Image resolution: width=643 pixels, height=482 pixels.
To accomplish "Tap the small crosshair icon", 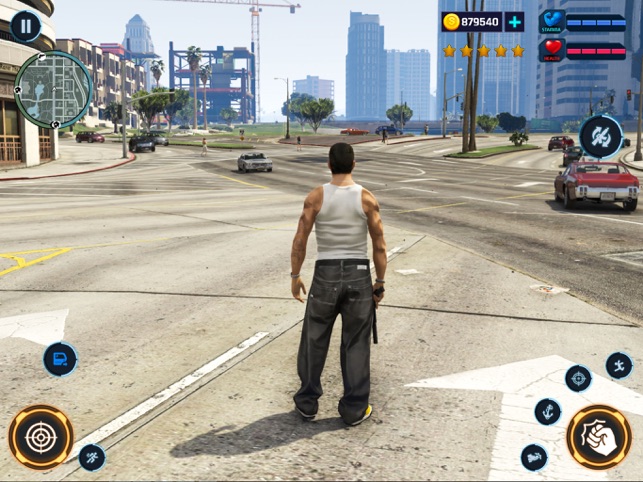I will tap(578, 378).
